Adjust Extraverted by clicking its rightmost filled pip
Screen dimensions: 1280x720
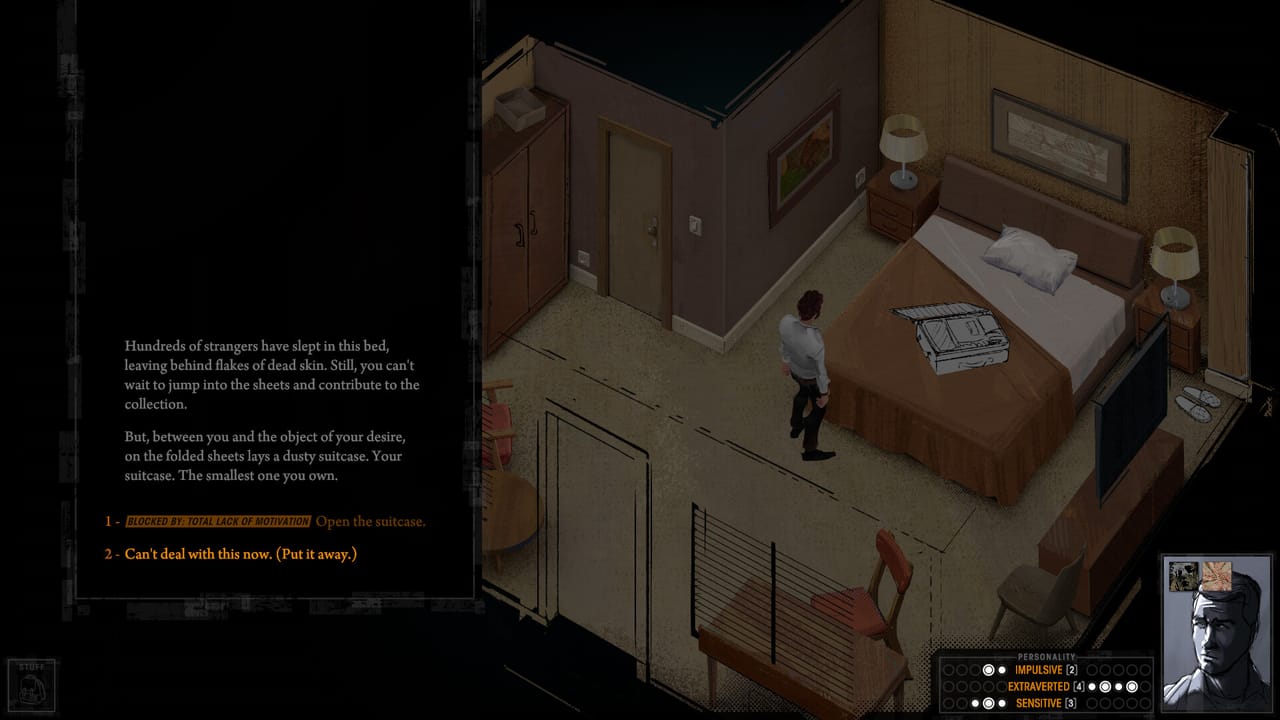pos(1132,686)
